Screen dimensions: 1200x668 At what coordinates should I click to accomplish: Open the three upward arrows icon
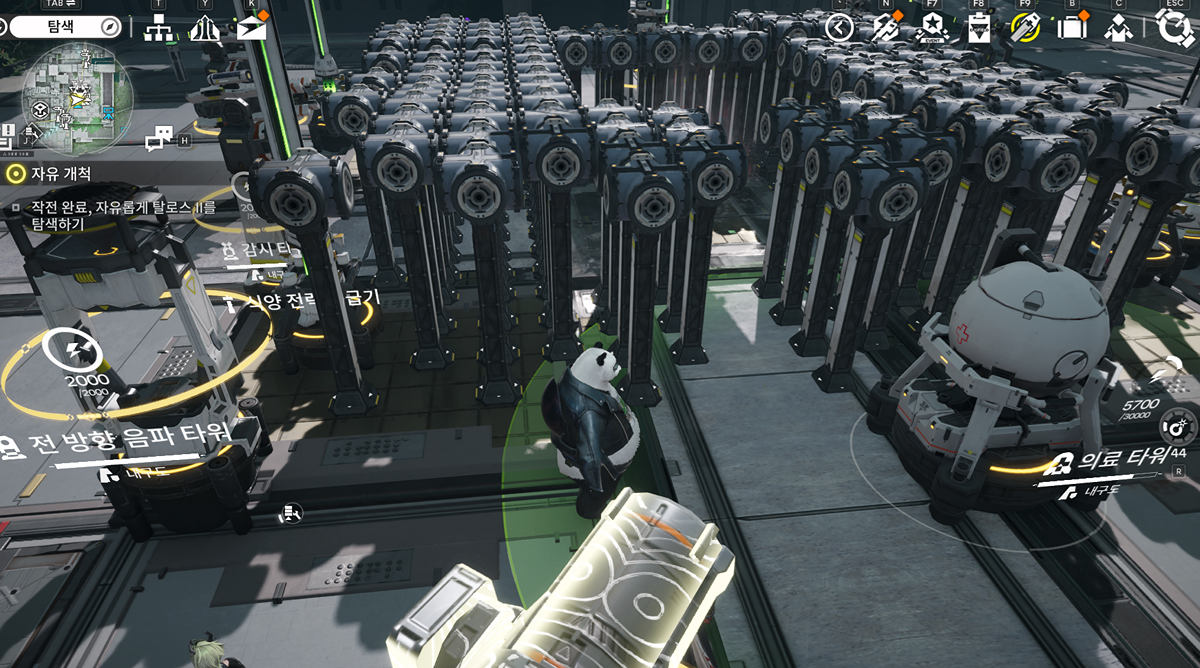click(204, 29)
